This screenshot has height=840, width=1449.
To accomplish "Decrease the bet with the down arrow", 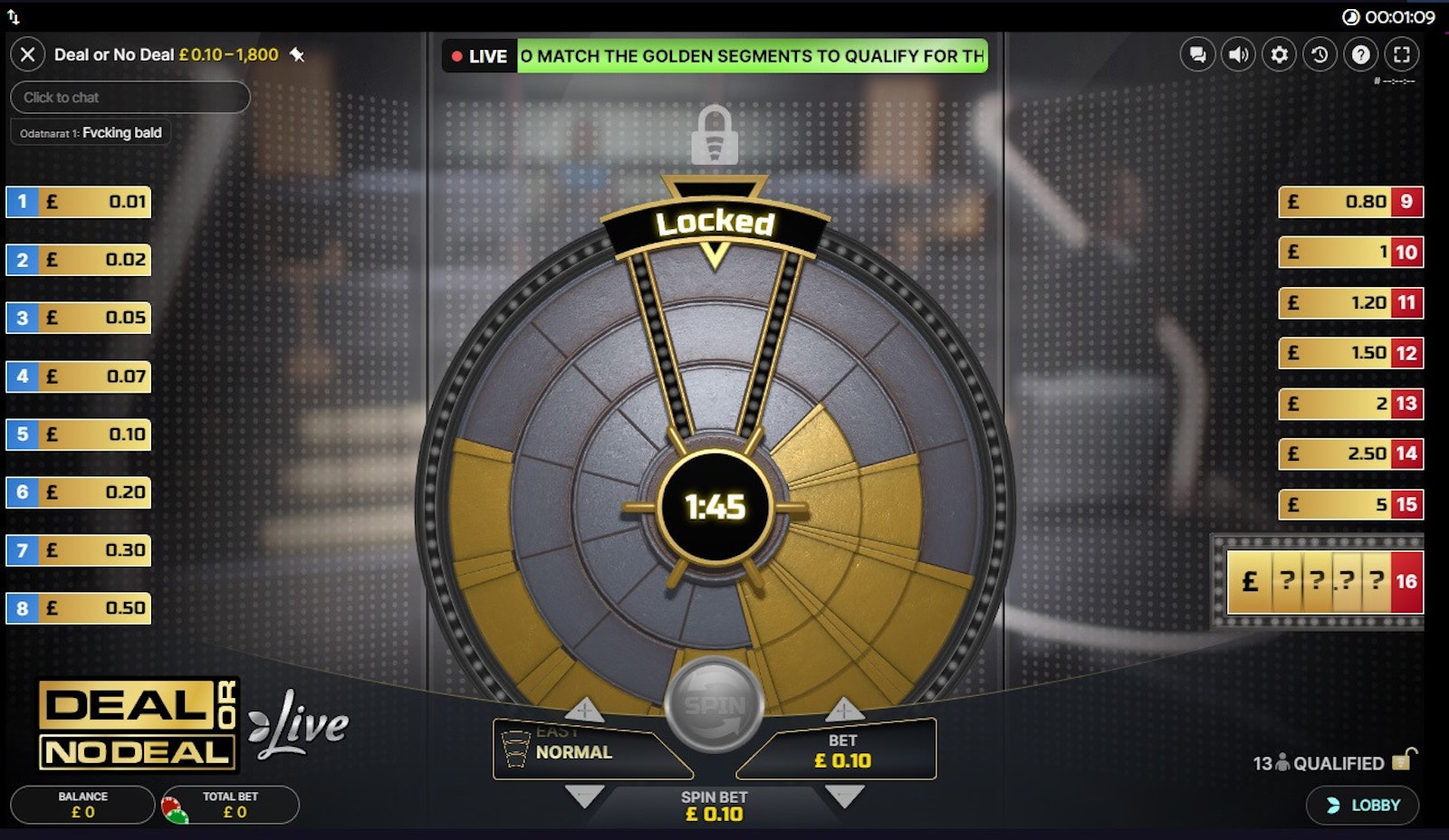I will (844, 796).
